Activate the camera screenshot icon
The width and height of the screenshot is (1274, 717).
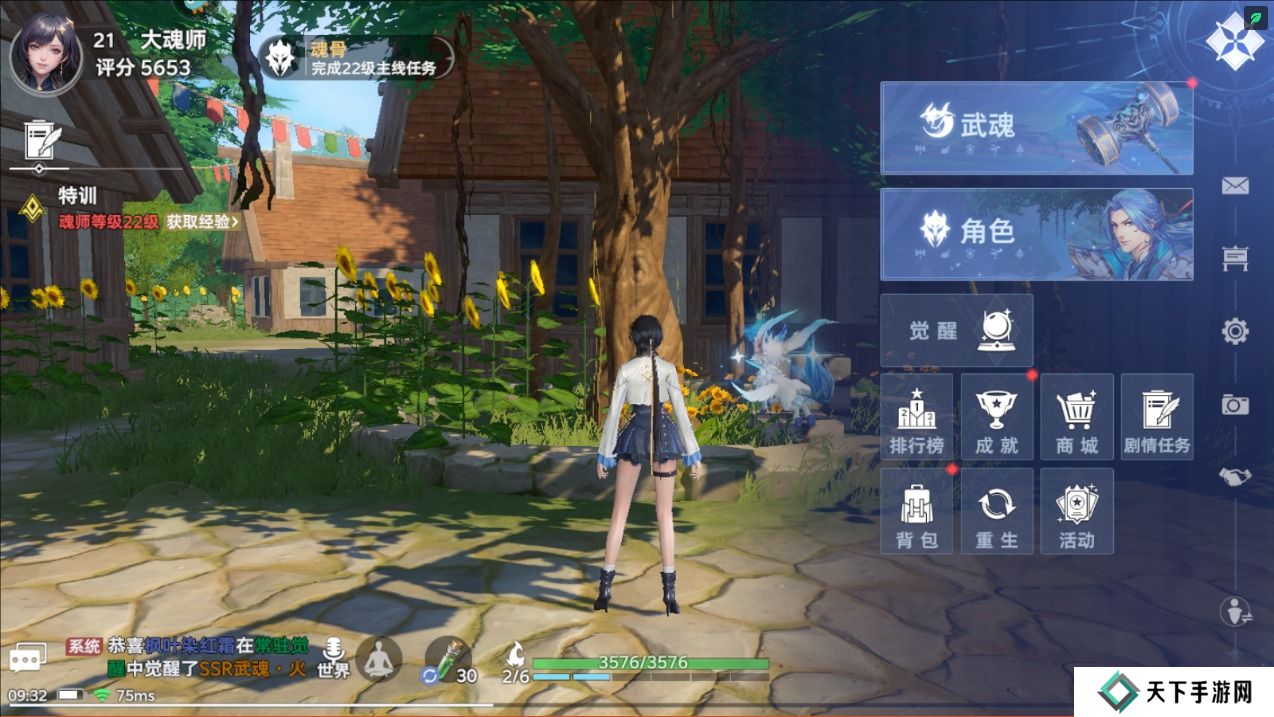click(1235, 404)
